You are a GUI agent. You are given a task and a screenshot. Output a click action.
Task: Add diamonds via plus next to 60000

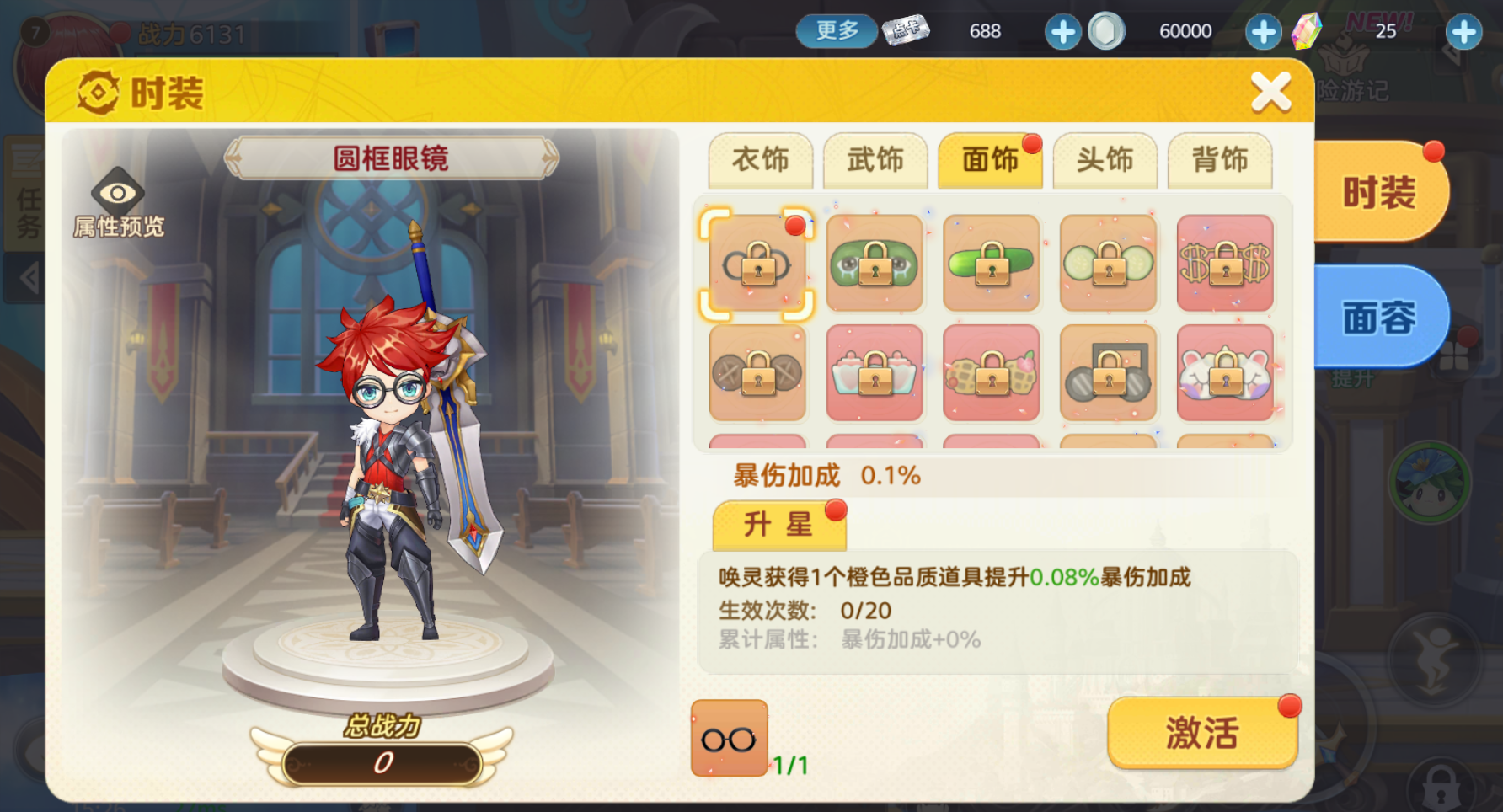[1263, 31]
